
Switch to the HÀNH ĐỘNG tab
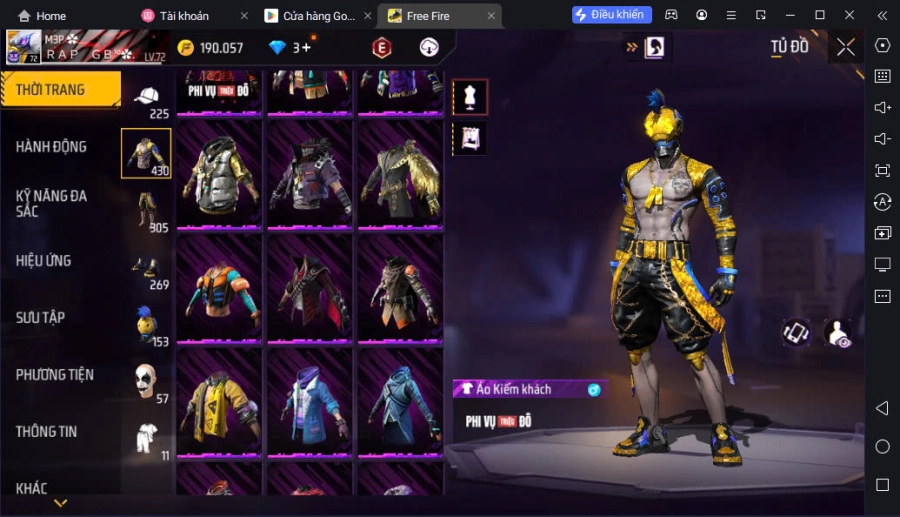pyautogui.click(x=52, y=147)
